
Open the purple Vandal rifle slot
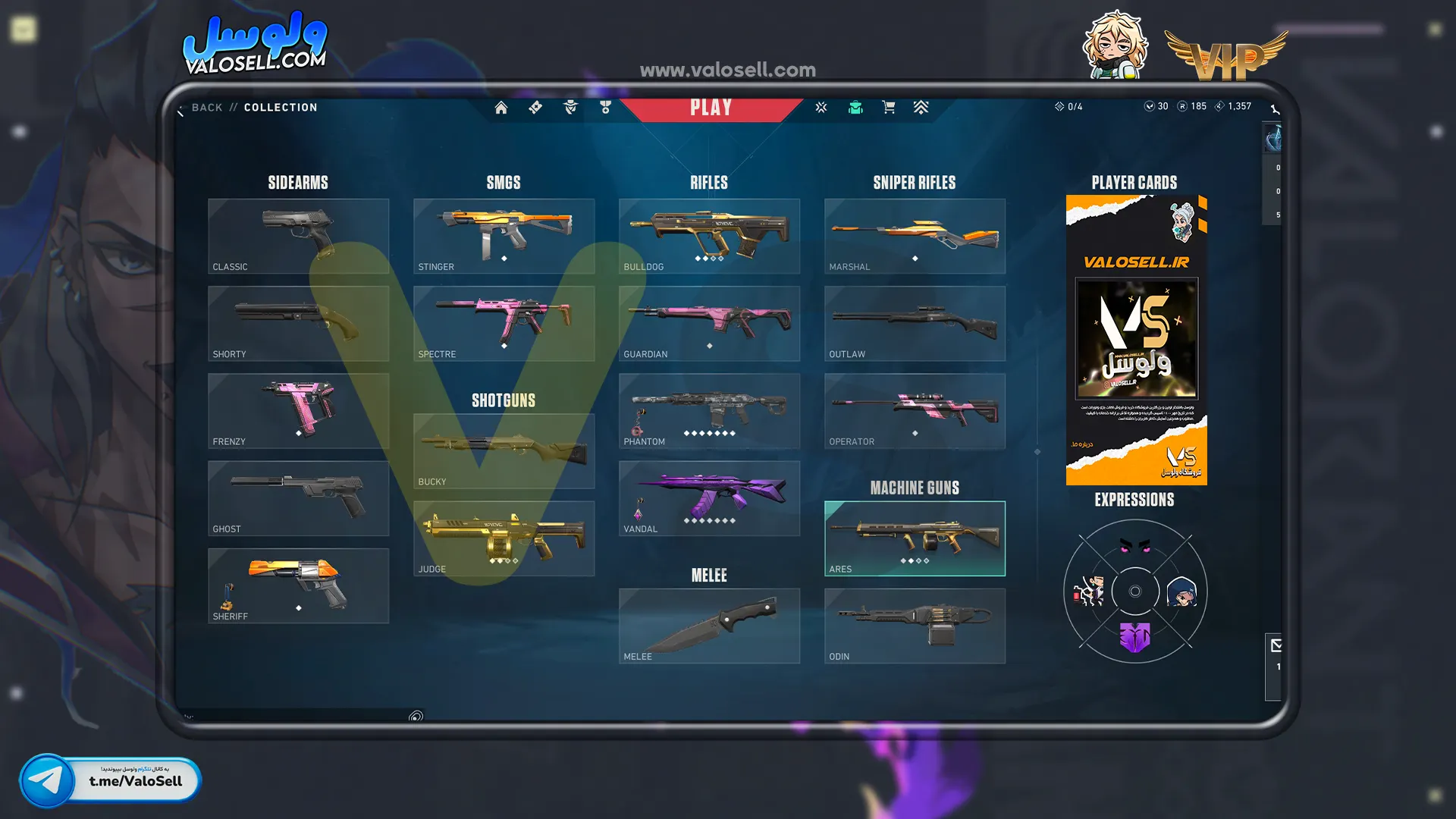[709, 498]
